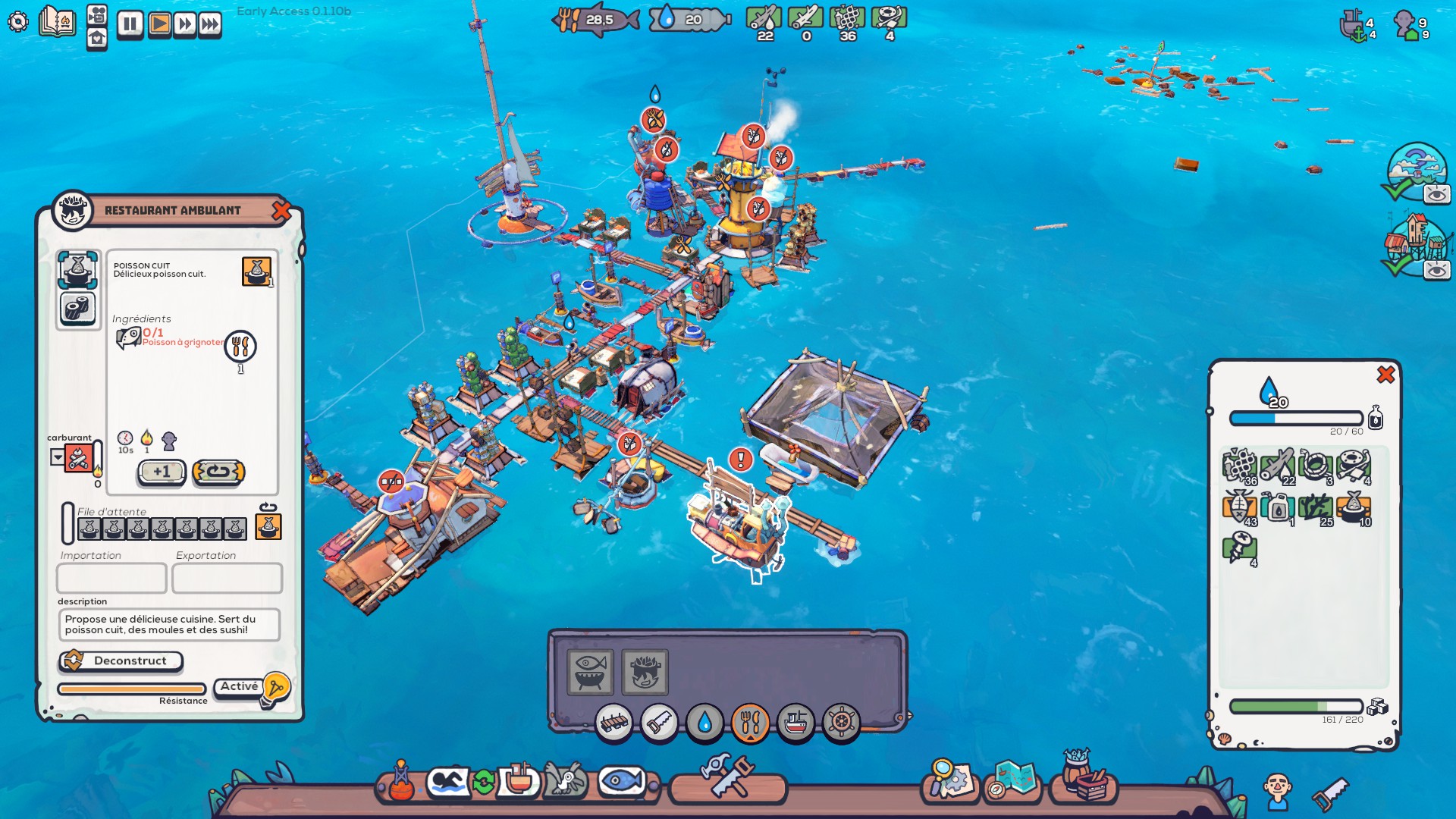Toggle the repeat loop for the cooking queue
Image resolution: width=1456 pixels, height=819 pixels.
click(x=218, y=472)
